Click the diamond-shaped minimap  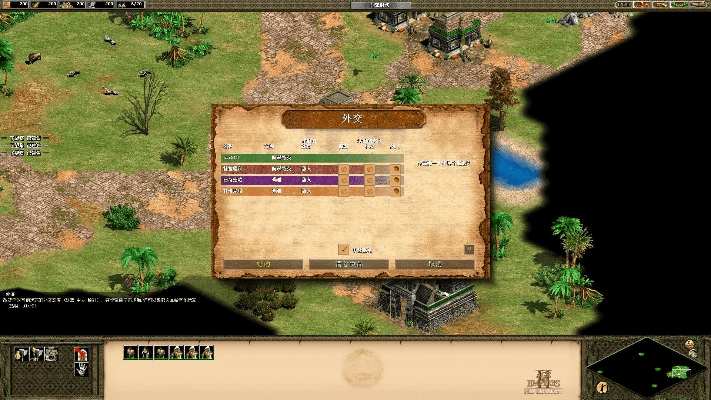tap(643, 367)
